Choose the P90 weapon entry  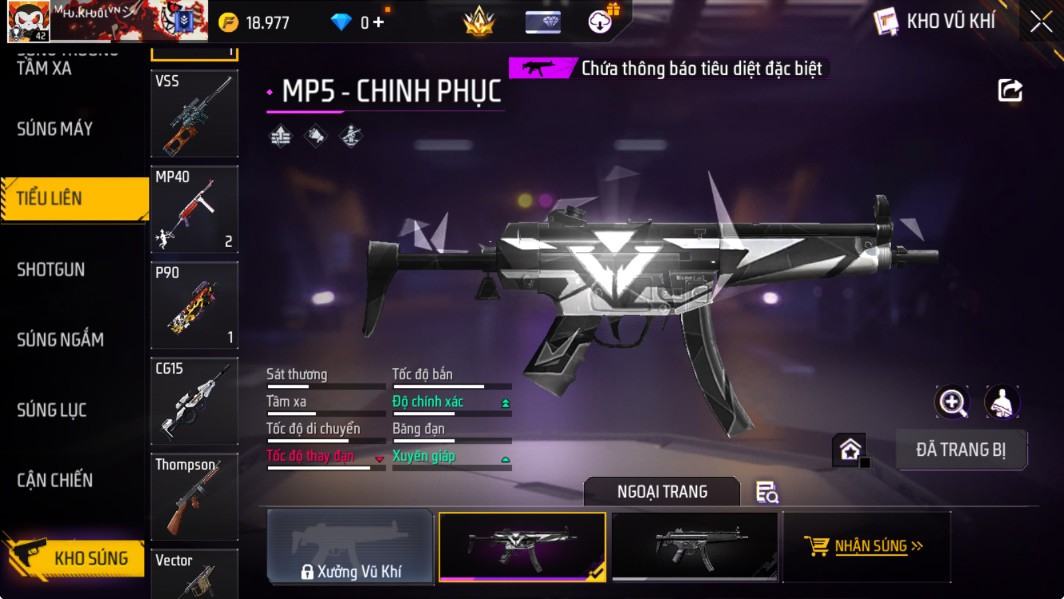194,305
